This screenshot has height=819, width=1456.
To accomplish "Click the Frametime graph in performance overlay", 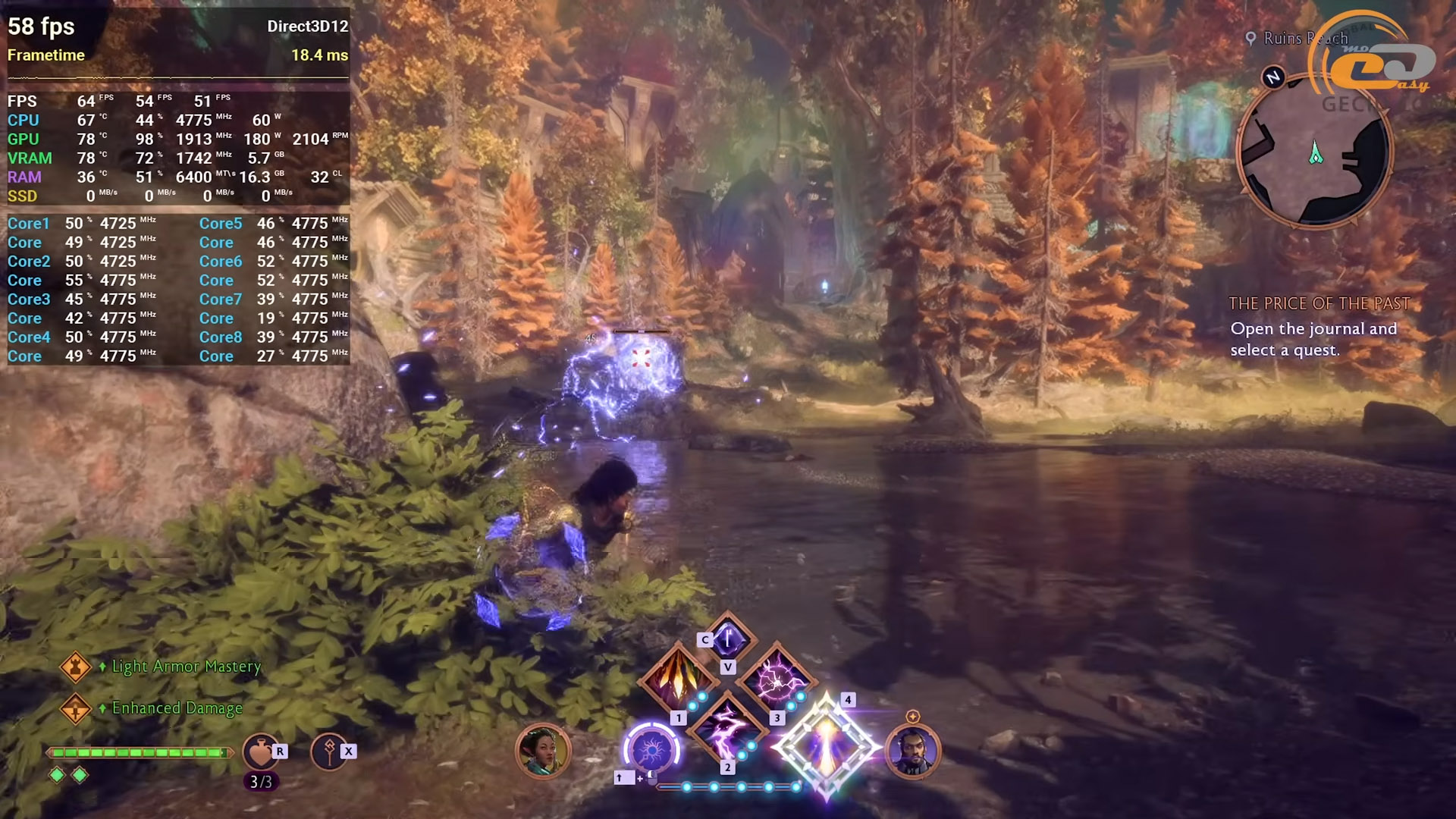I will (178, 77).
